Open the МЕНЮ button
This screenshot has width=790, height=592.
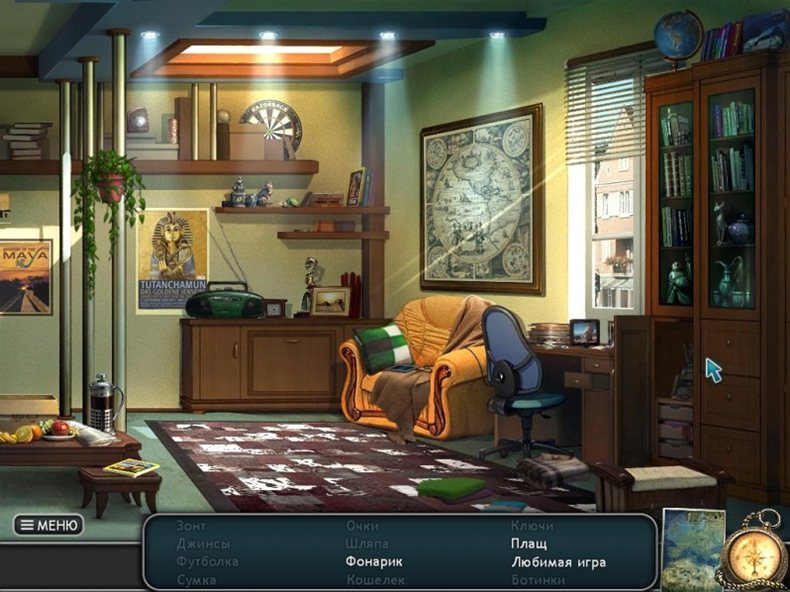coord(48,525)
